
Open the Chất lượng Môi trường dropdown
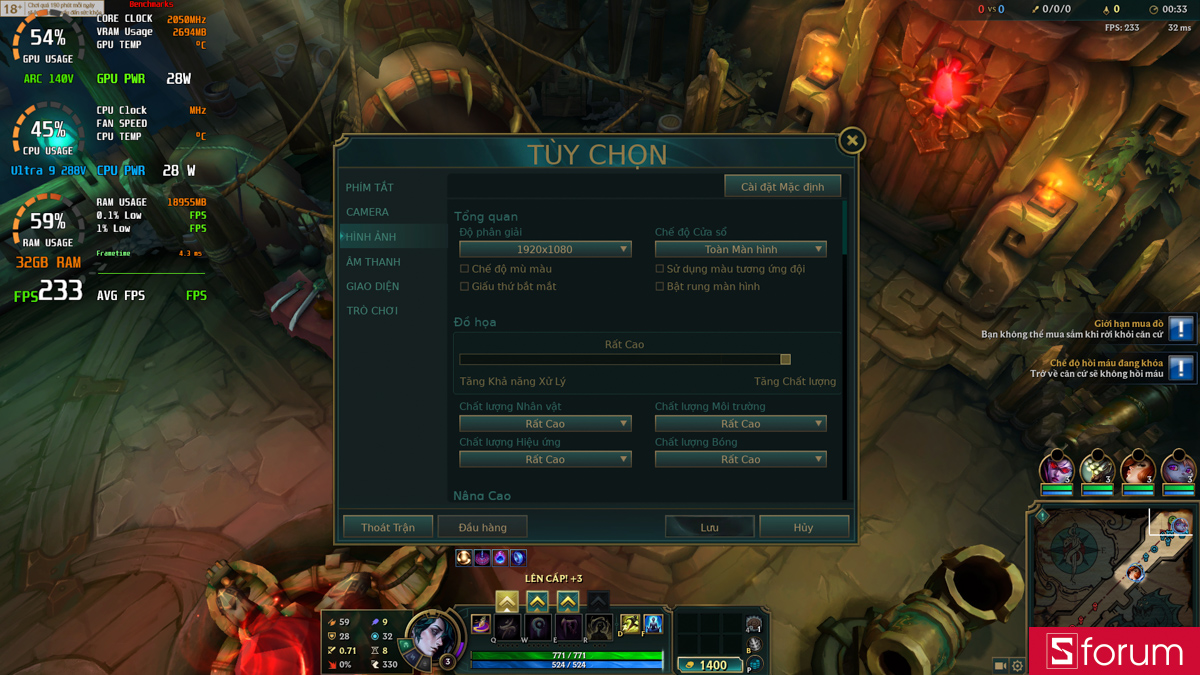coord(740,424)
